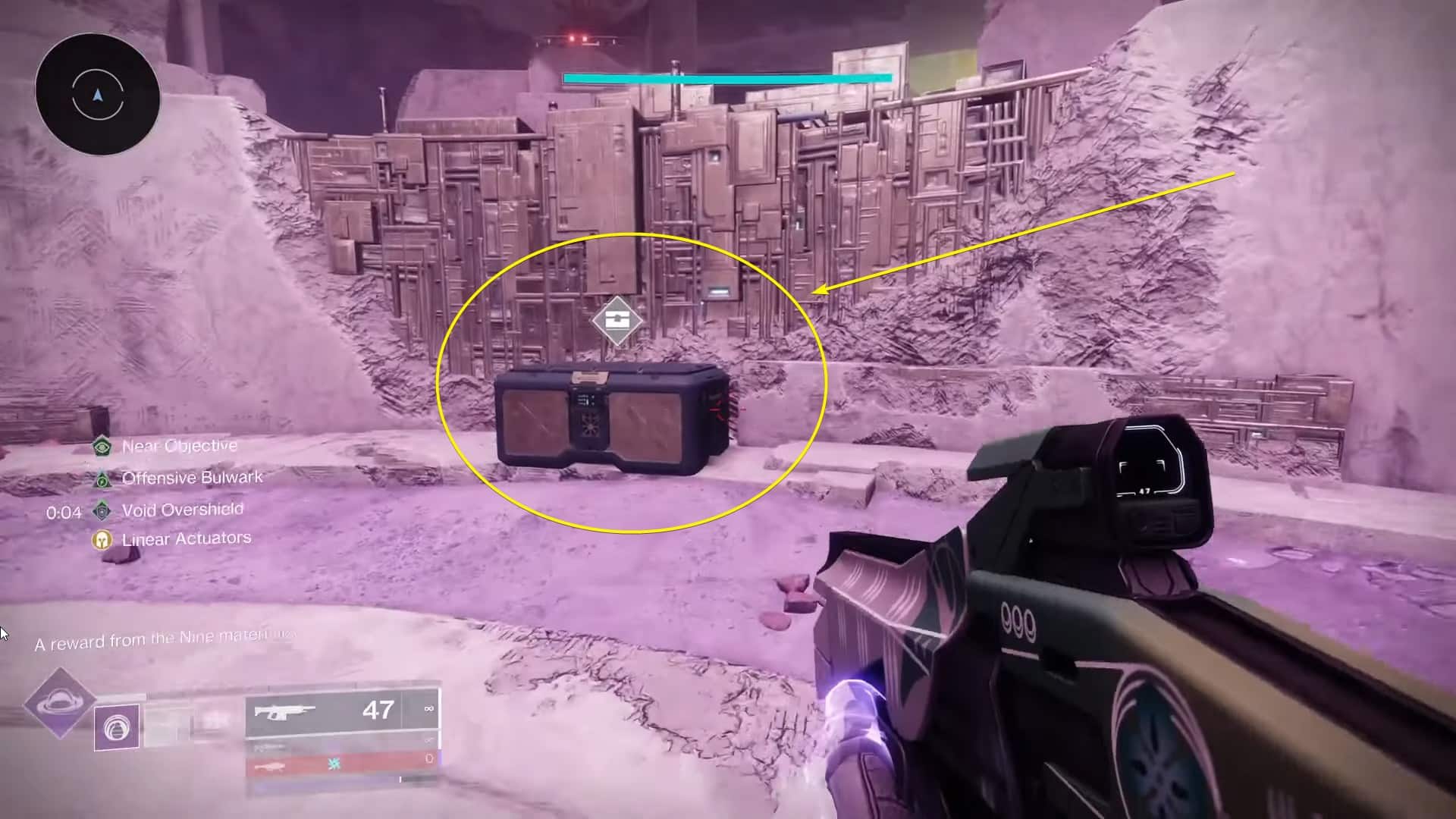
Task: Click the chest marker diamond above the crate
Action: 619,320
